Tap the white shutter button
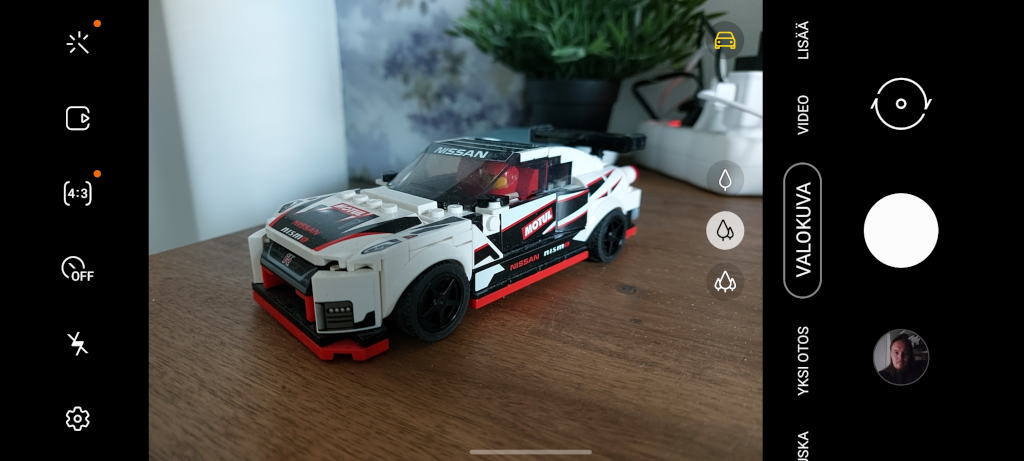 click(x=900, y=230)
